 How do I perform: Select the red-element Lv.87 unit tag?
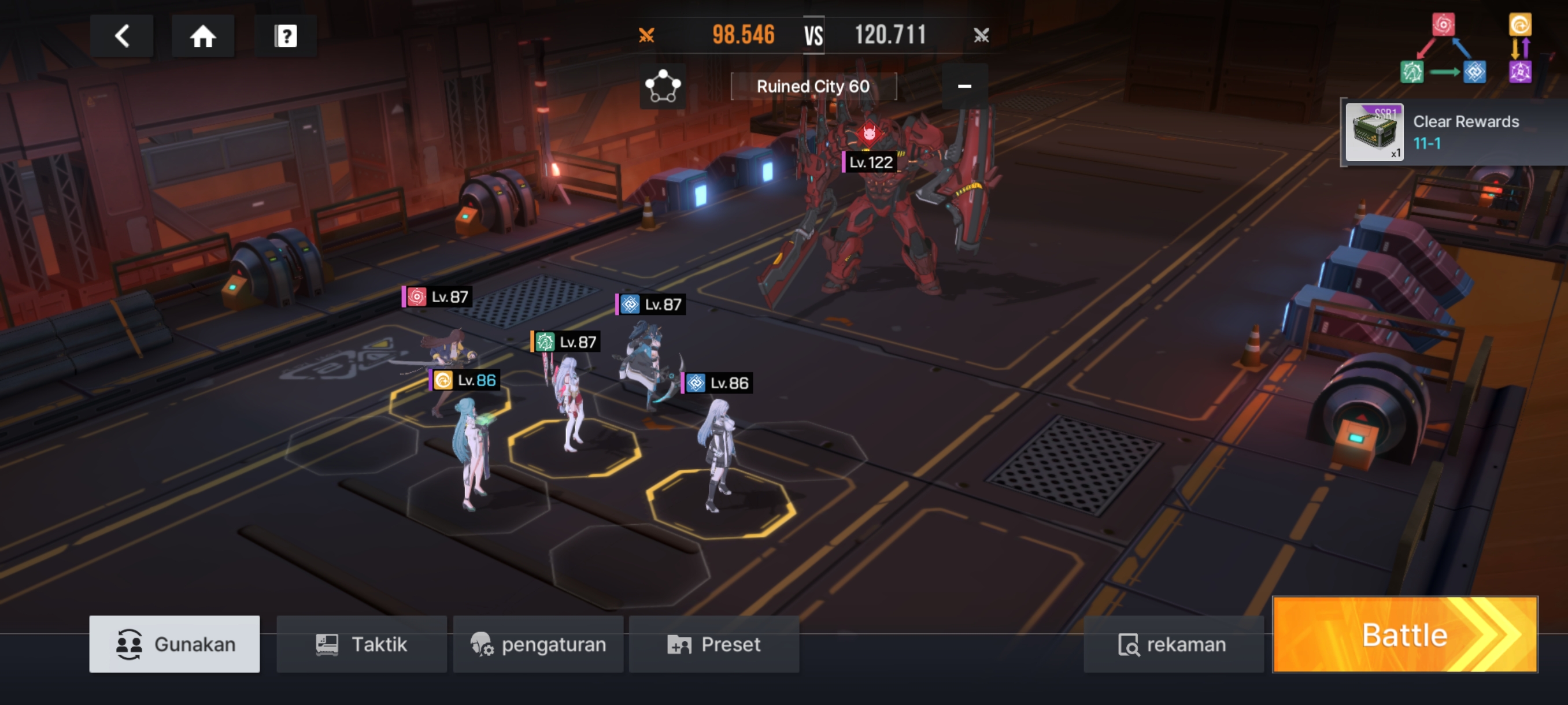(437, 297)
